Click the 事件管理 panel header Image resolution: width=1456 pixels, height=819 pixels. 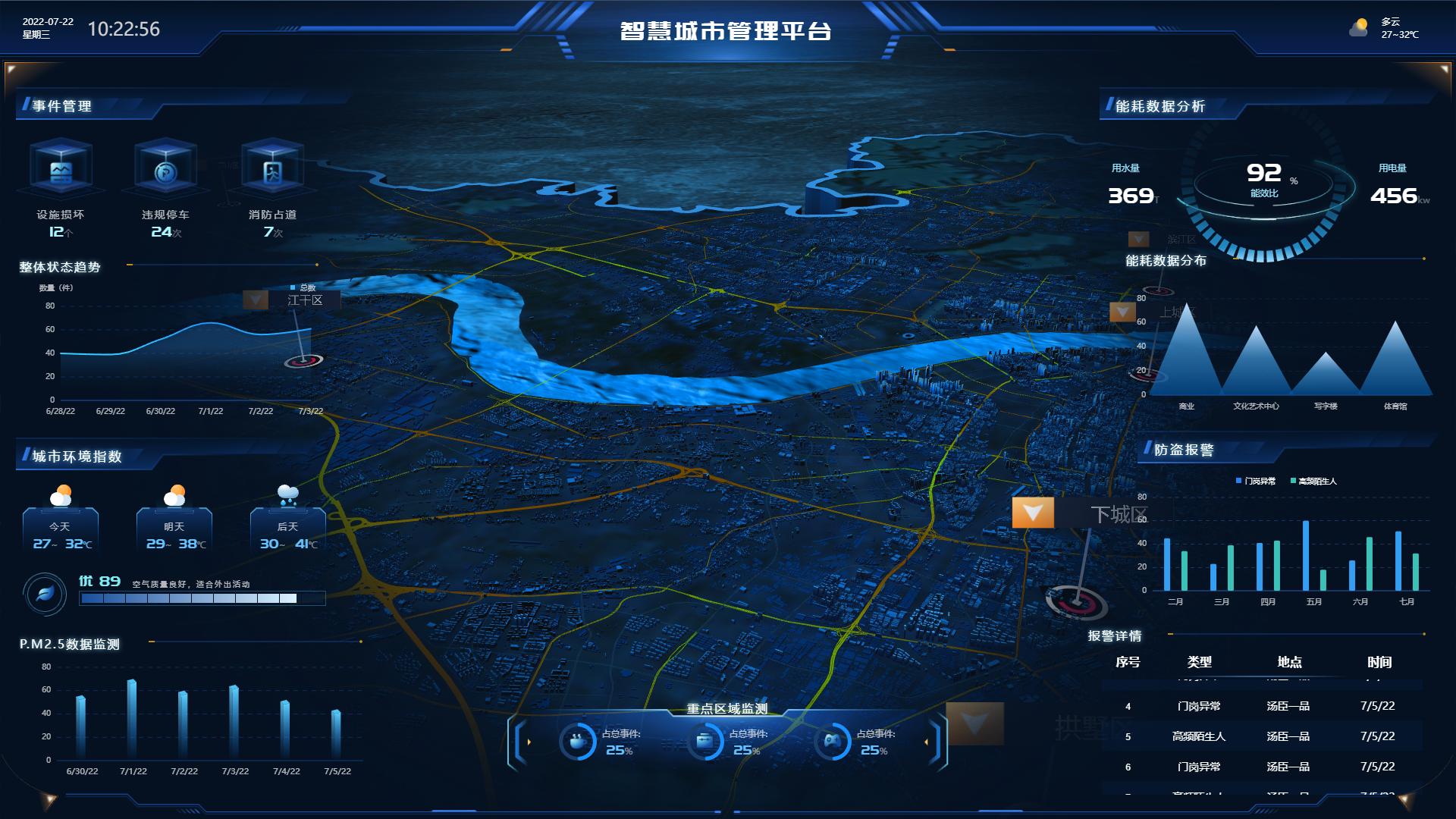pos(61,107)
